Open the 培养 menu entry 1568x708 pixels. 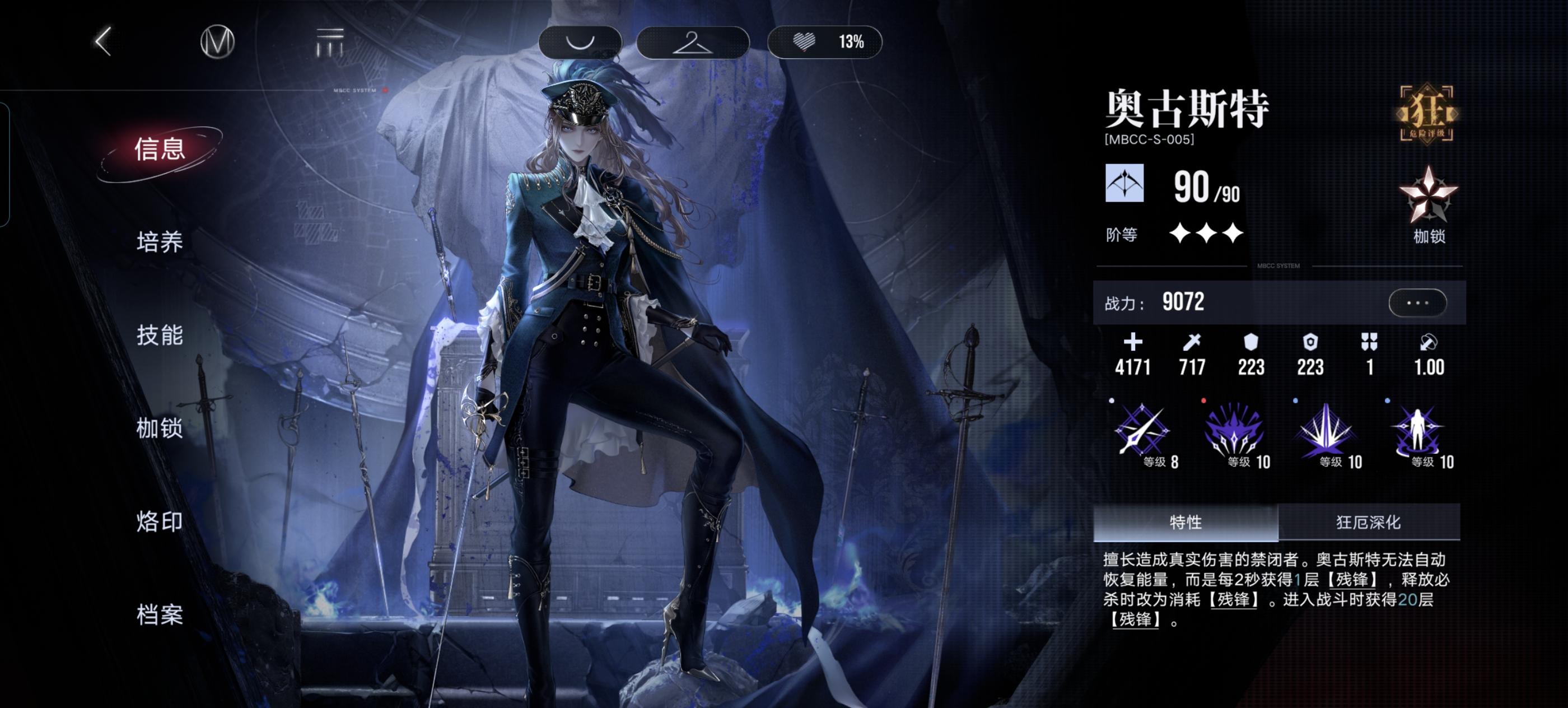(x=160, y=243)
